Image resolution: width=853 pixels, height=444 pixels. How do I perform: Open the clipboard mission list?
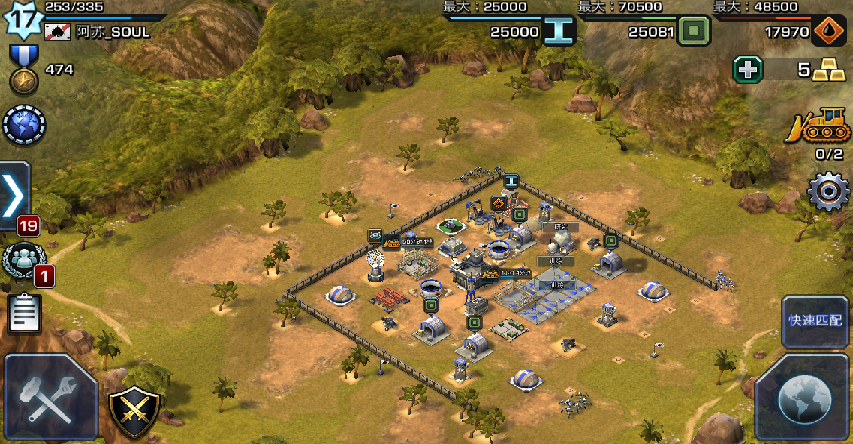click(24, 314)
